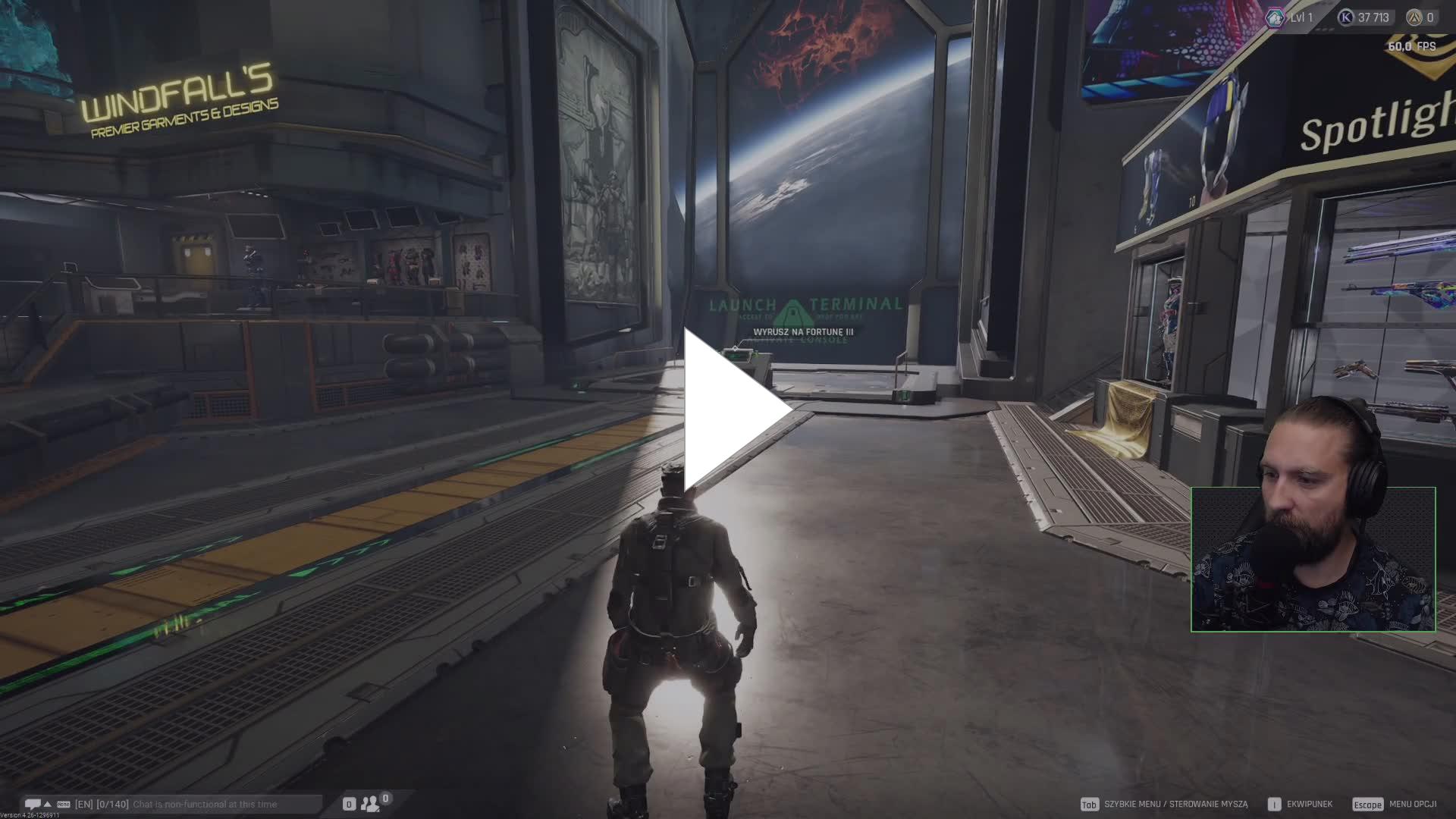Click the Aurum gold currency icon
This screenshot has width=1456, height=819.
(x=1414, y=17)
